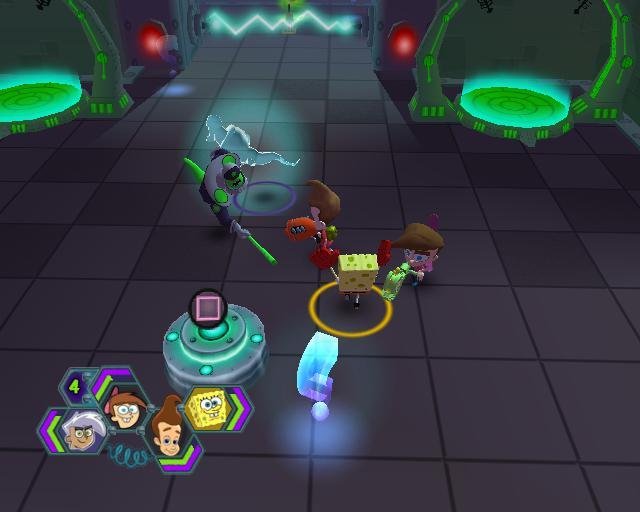This screenshot has height=512, width=640.
Task: Select the Danny Phantom character portrait
Action: pyautogui.click(x=80, y=432)
